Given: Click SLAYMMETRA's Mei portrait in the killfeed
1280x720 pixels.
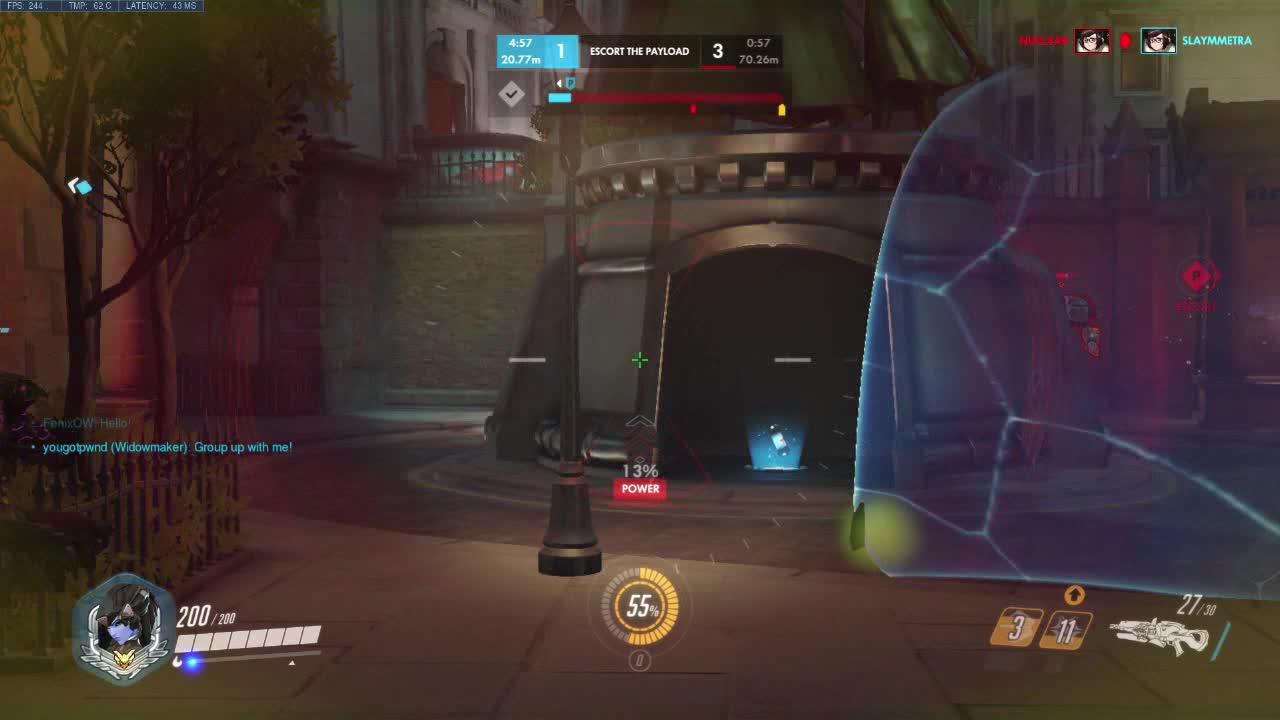Looking at the screenshot, I should point(1160,41).
